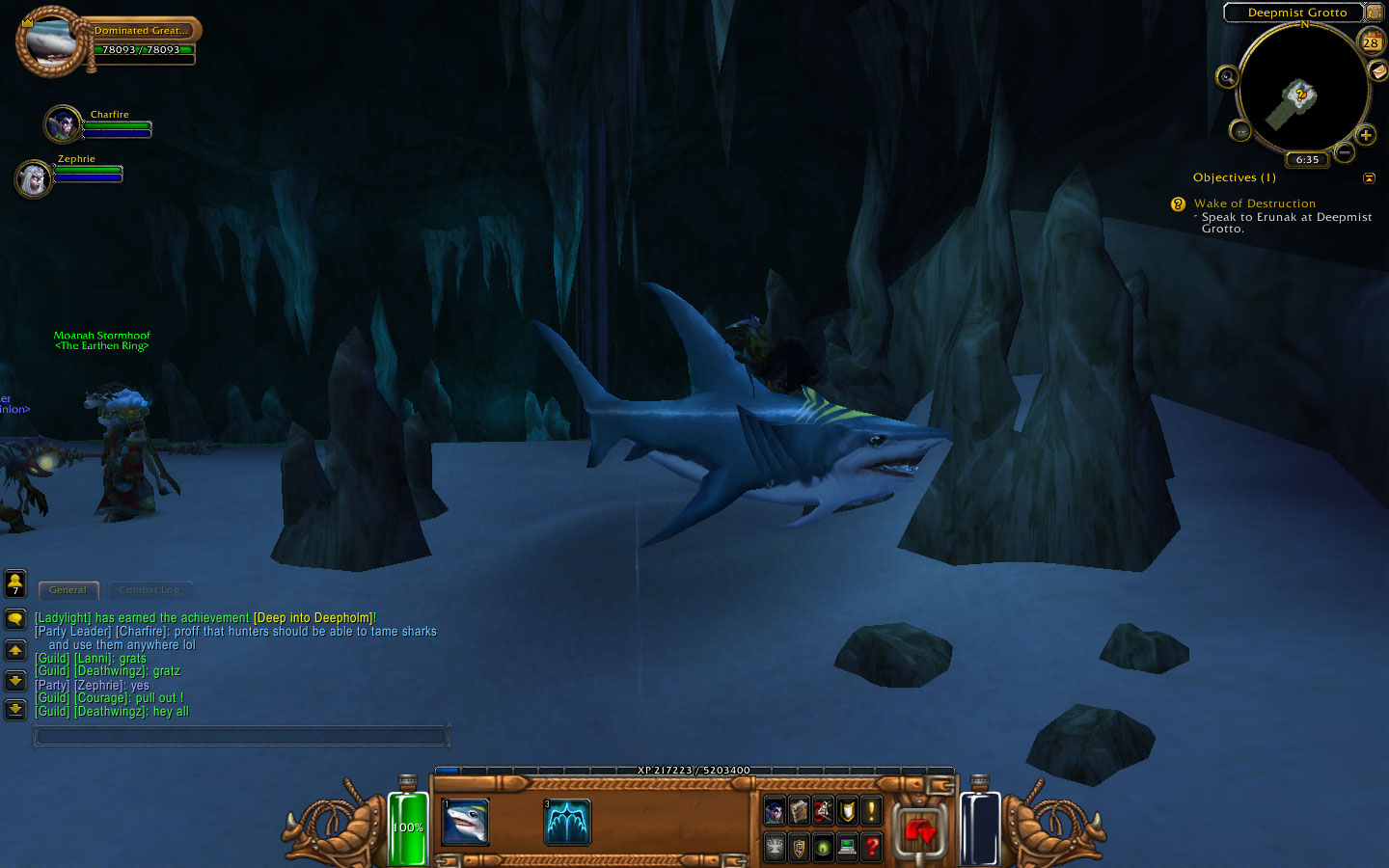Open the Spellbook micro menu icon
1389x868 pixels.
(799, 812)
